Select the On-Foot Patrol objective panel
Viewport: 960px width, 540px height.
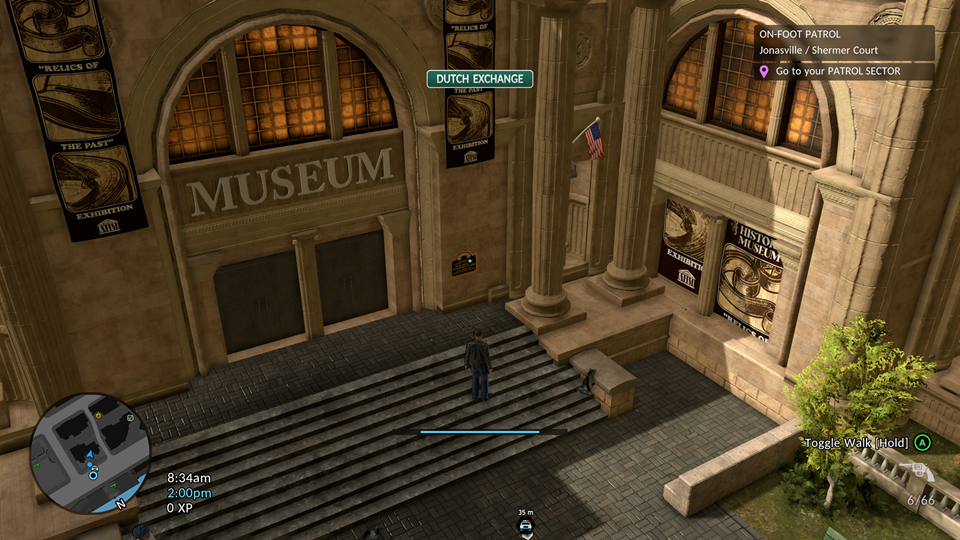844,41
